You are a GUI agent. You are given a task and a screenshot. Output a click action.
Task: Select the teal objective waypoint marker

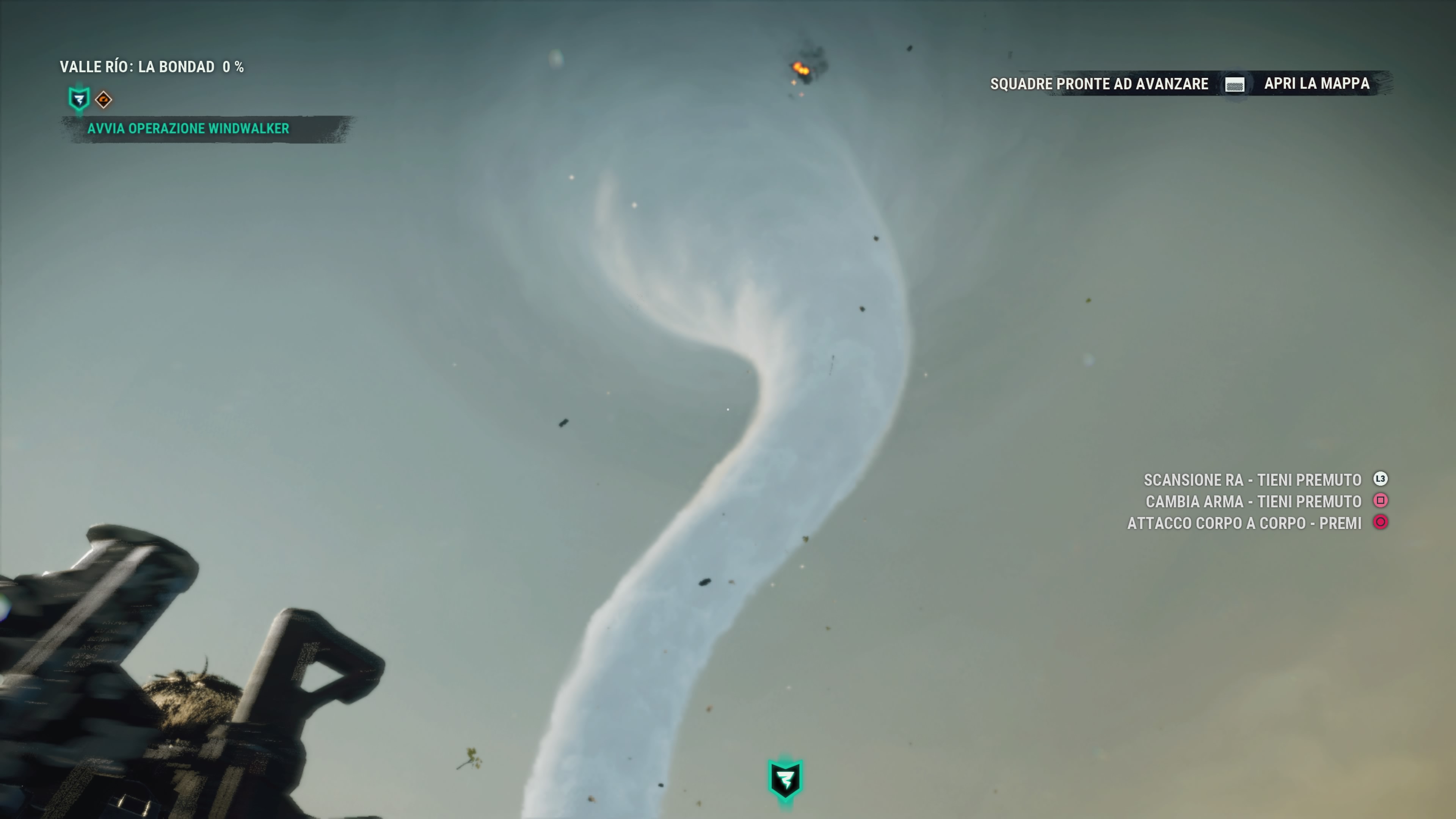pos(785,780)
